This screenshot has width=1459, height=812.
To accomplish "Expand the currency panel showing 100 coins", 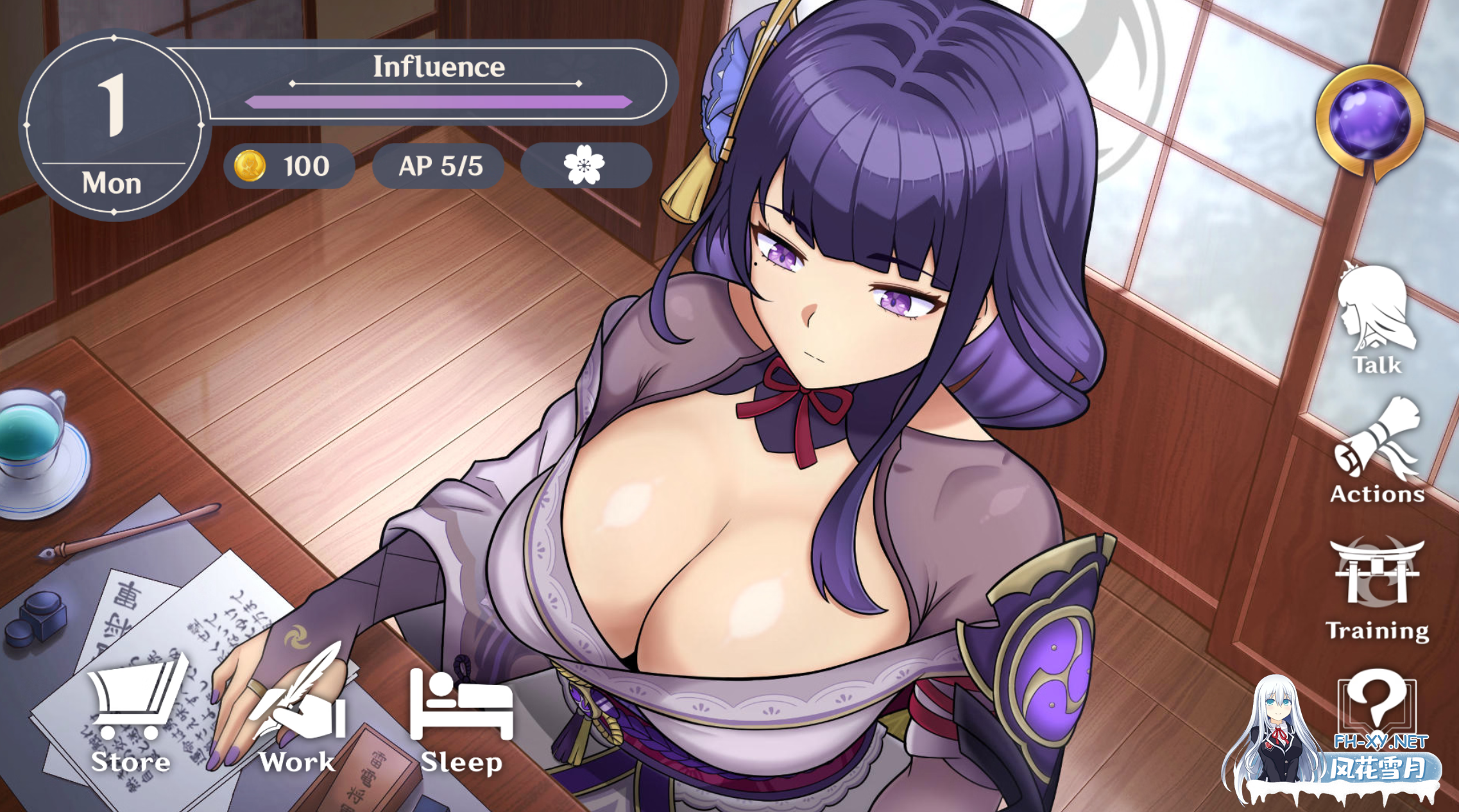I will (289, 165).
